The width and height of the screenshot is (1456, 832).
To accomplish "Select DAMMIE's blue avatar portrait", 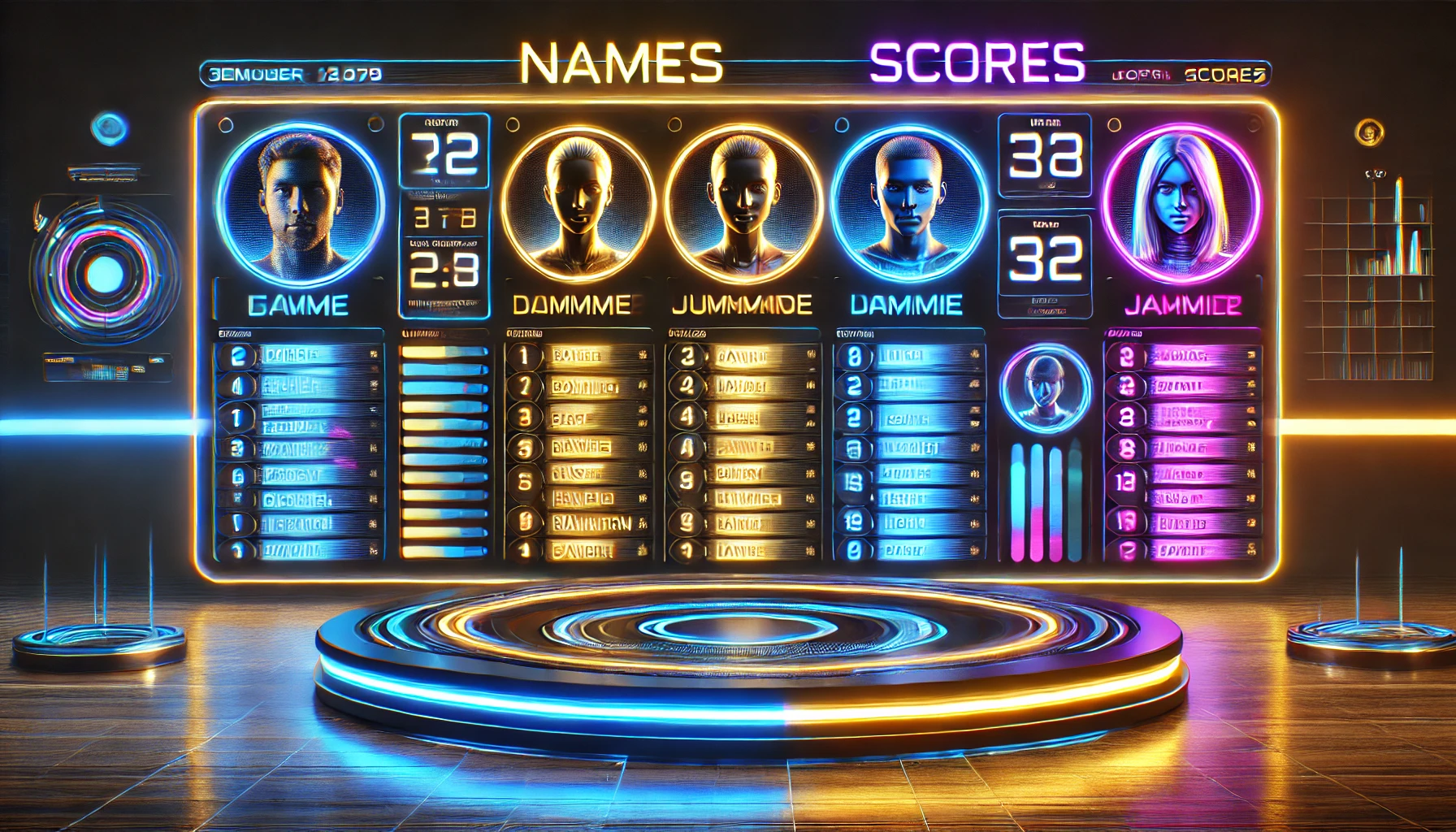I will click(909, 201).
